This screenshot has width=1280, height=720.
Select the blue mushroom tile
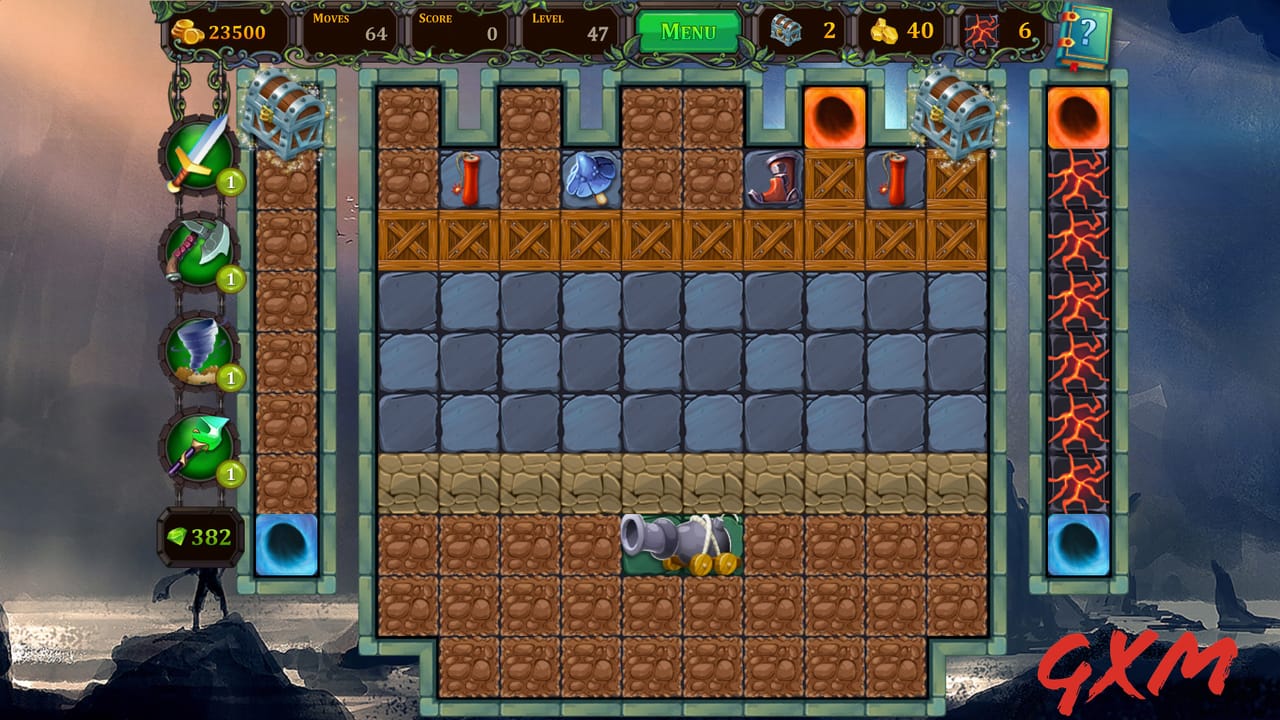pyautogui.click(x=588, y=177)
